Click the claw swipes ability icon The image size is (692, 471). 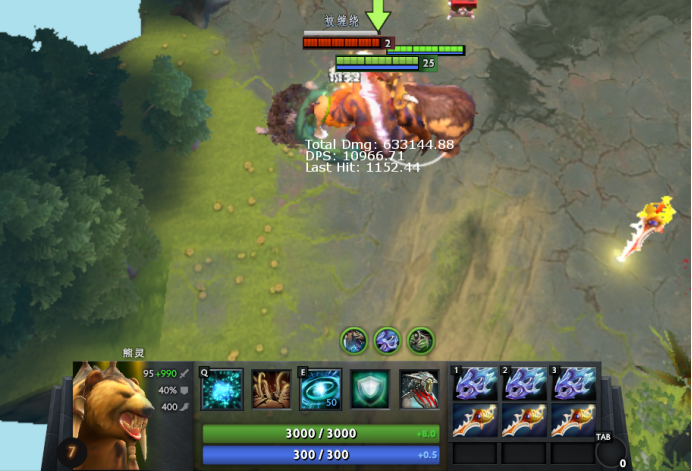[271, 389]
